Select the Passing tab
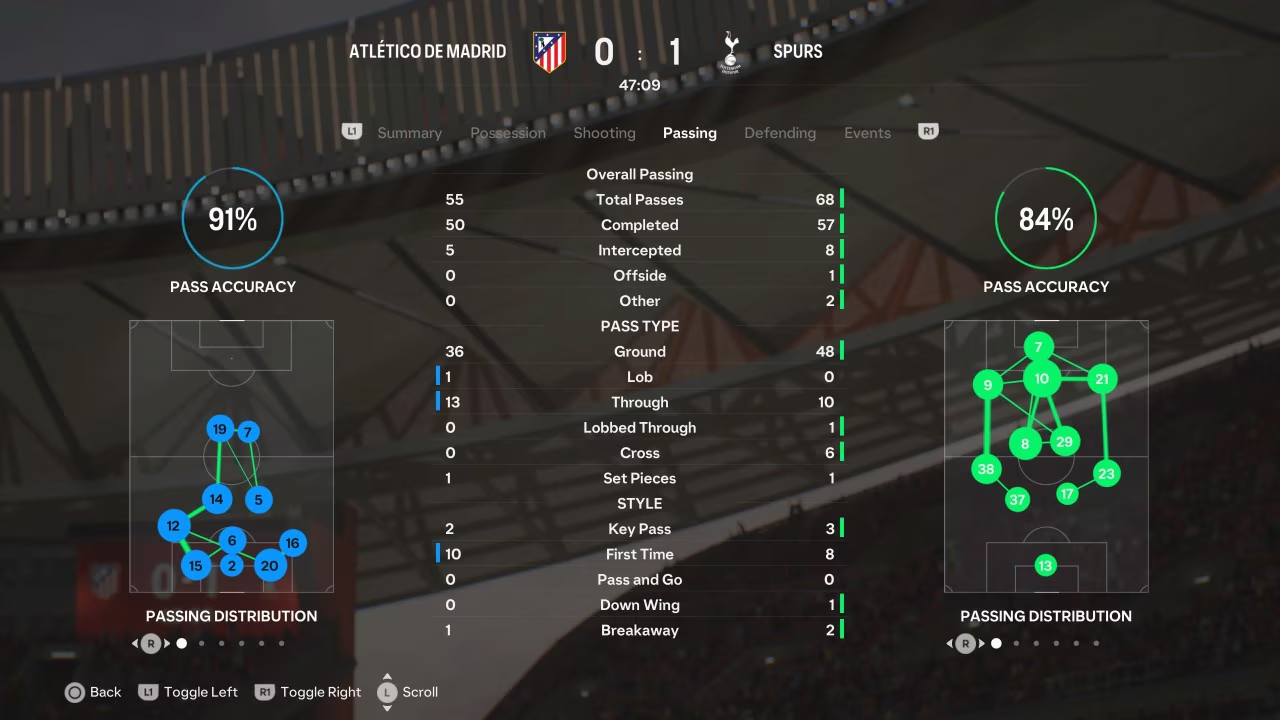This screenshot has height=720, width=1280. click(x=689, y=133)
